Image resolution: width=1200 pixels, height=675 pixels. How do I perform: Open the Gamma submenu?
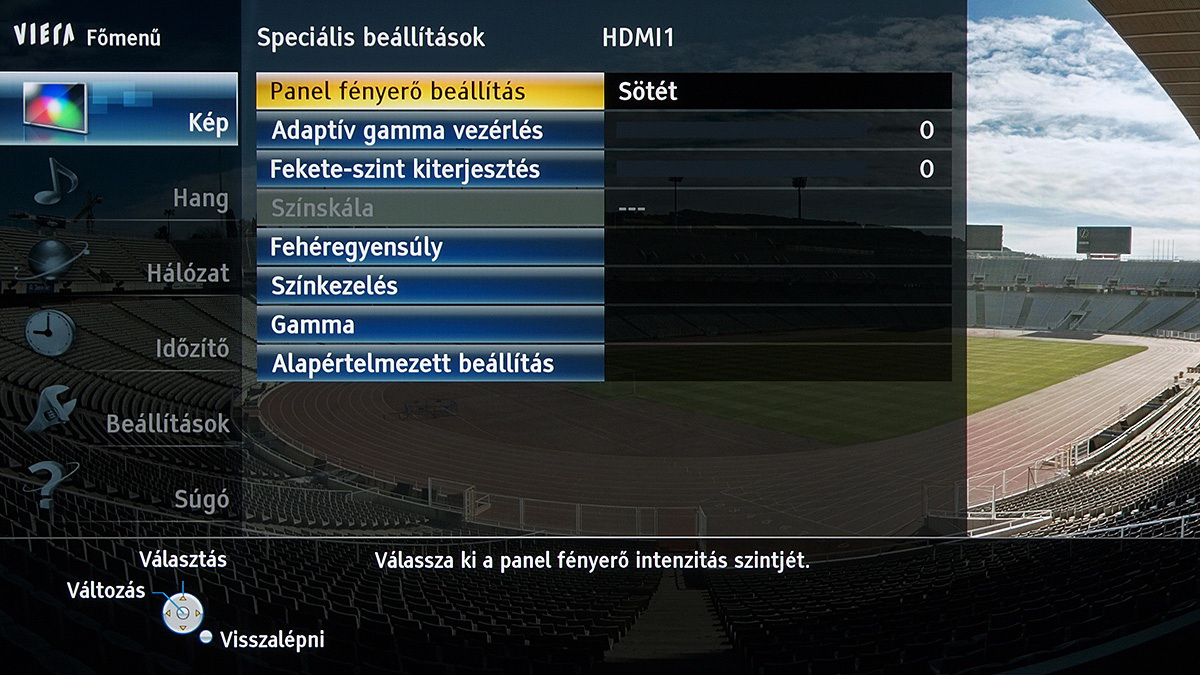tap(430, 325)
